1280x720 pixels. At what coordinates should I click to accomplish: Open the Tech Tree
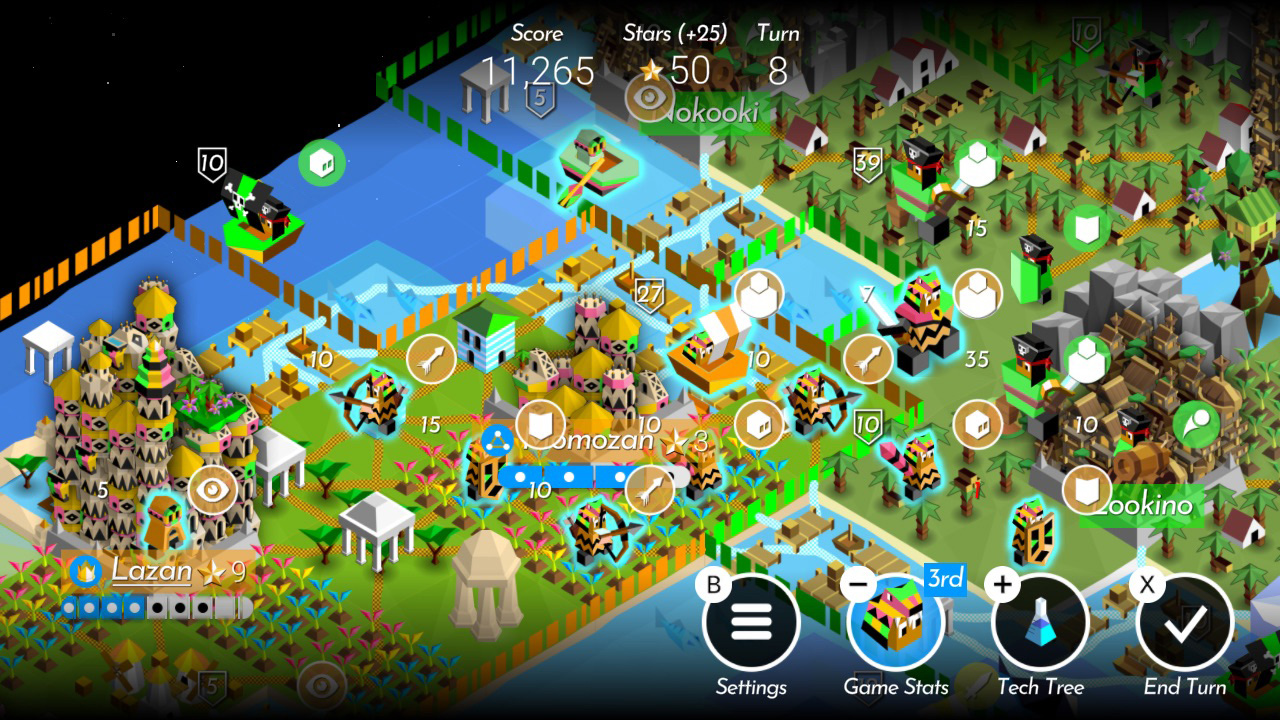1040,622
